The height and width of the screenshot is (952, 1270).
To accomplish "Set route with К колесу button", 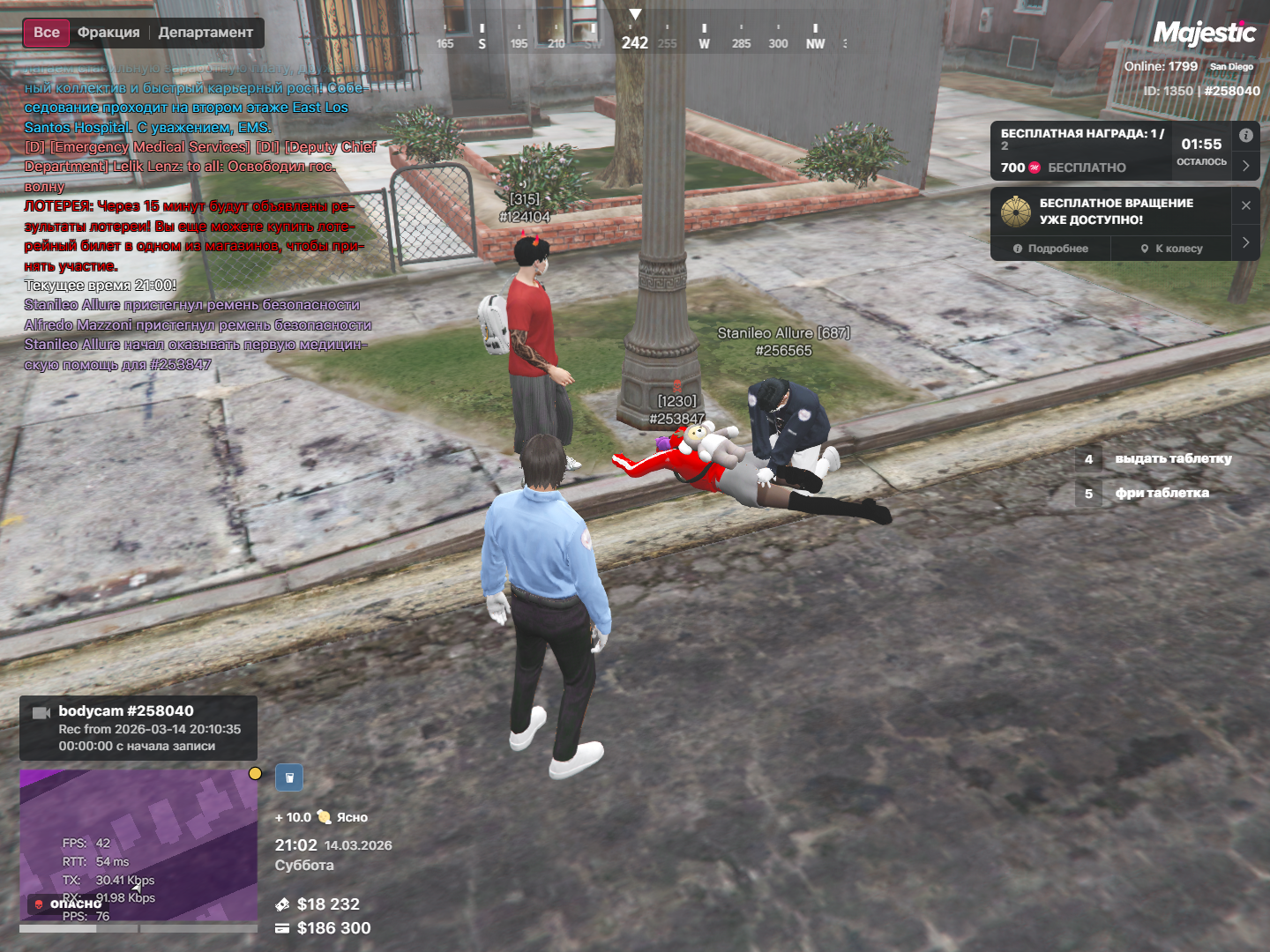I will pos(1171,249).
